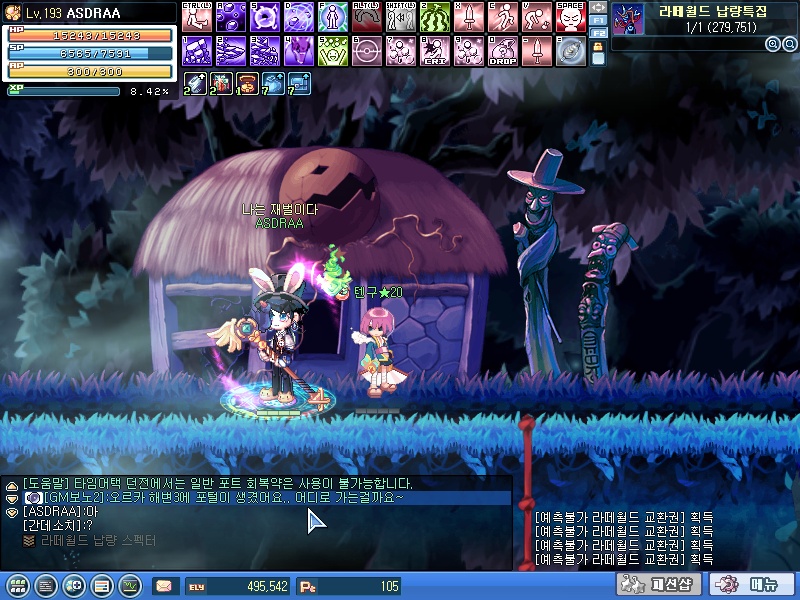
Task: Use the DROP skill slot
Action: tap(502, 50)
